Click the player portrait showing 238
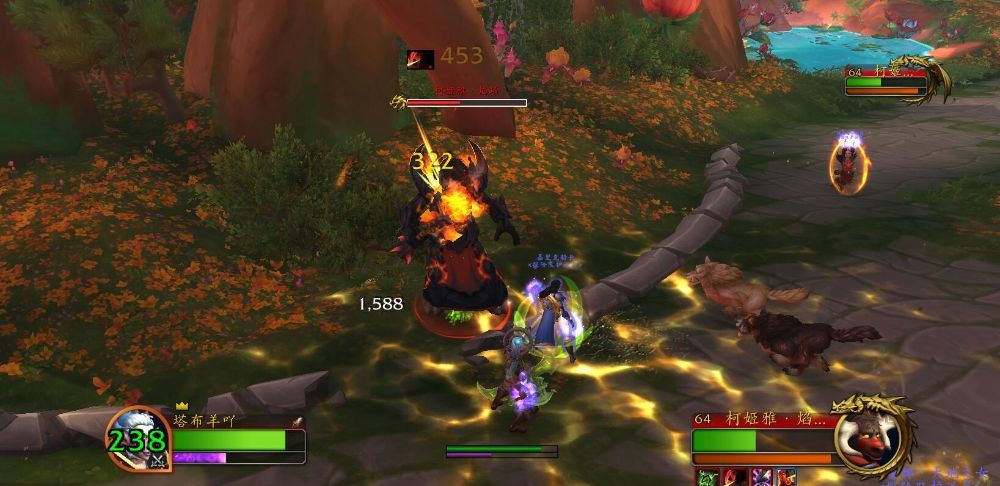 (x=138, y=439)
